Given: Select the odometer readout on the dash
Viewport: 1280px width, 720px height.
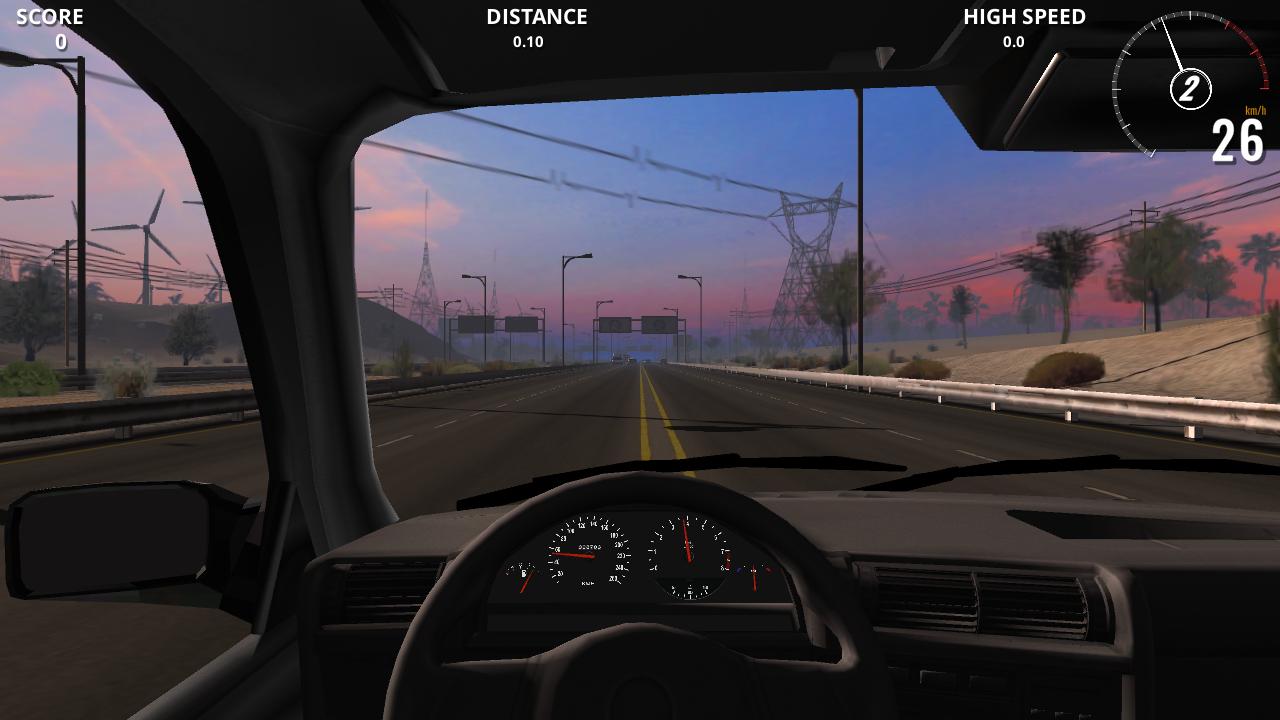Looking at the screenshot, I should (589, 548).
